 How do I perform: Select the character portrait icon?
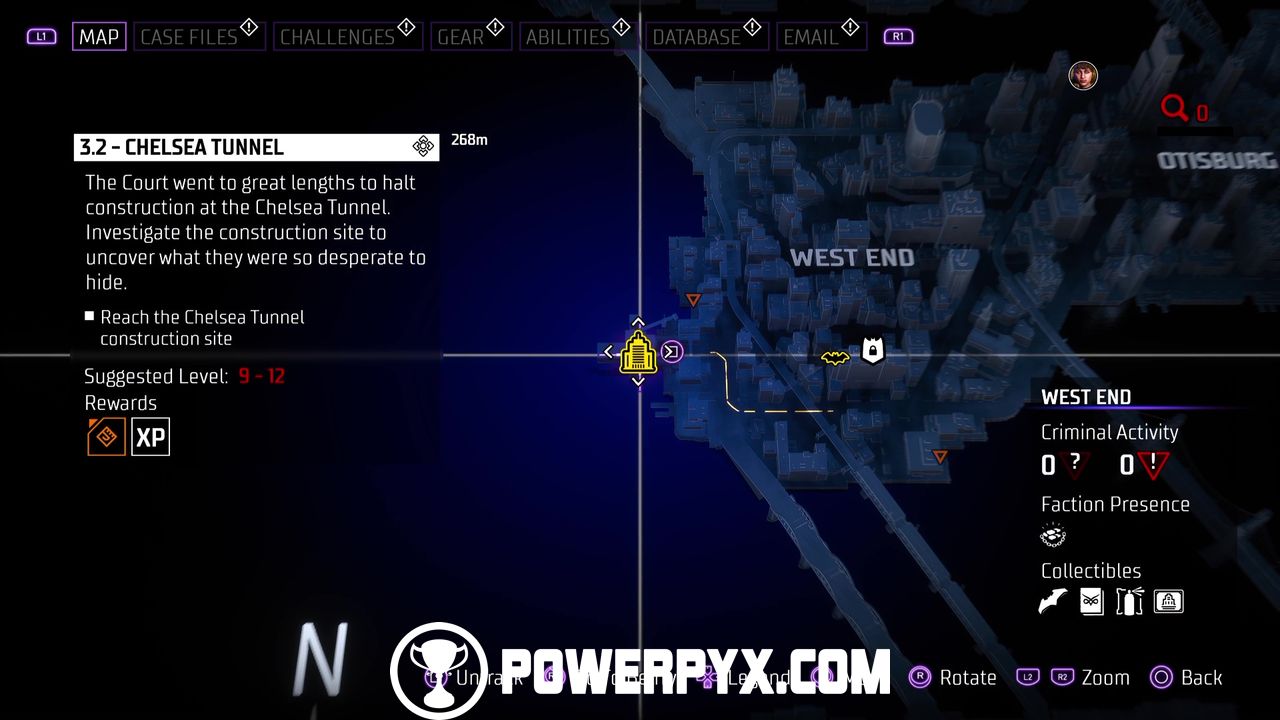tap(1083, 75)
